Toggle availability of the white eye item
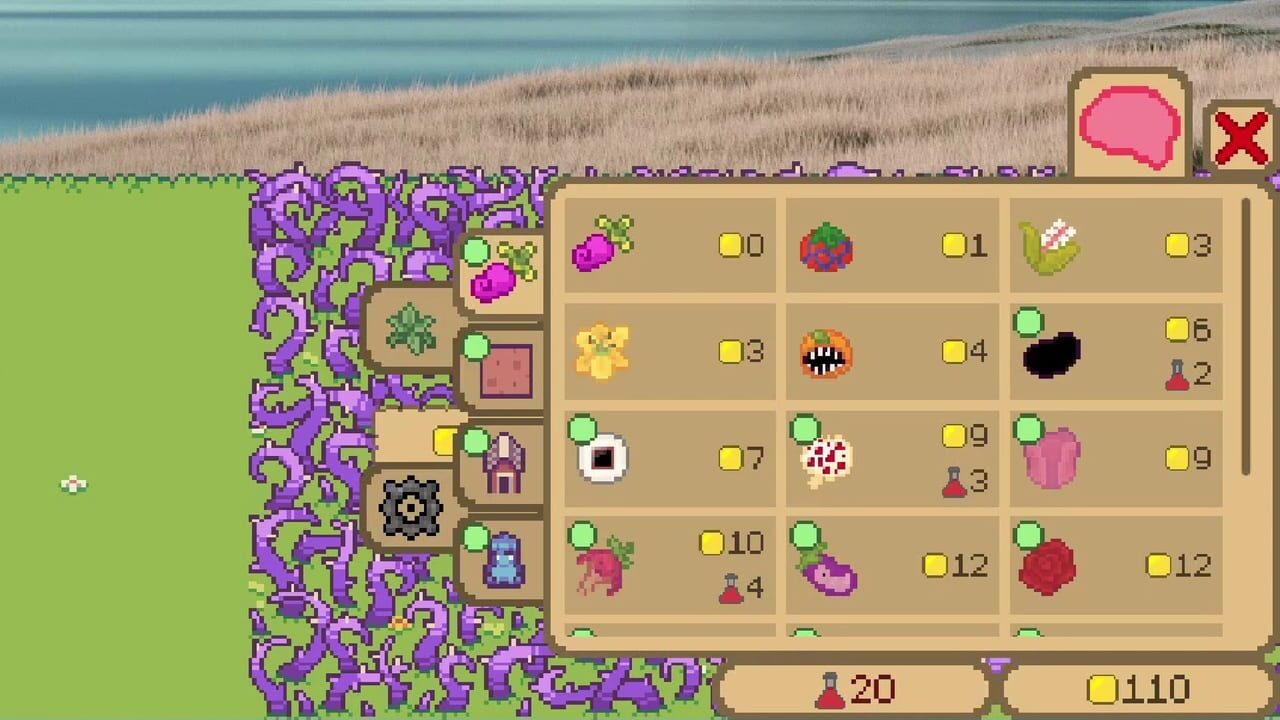 click(580, 428)
